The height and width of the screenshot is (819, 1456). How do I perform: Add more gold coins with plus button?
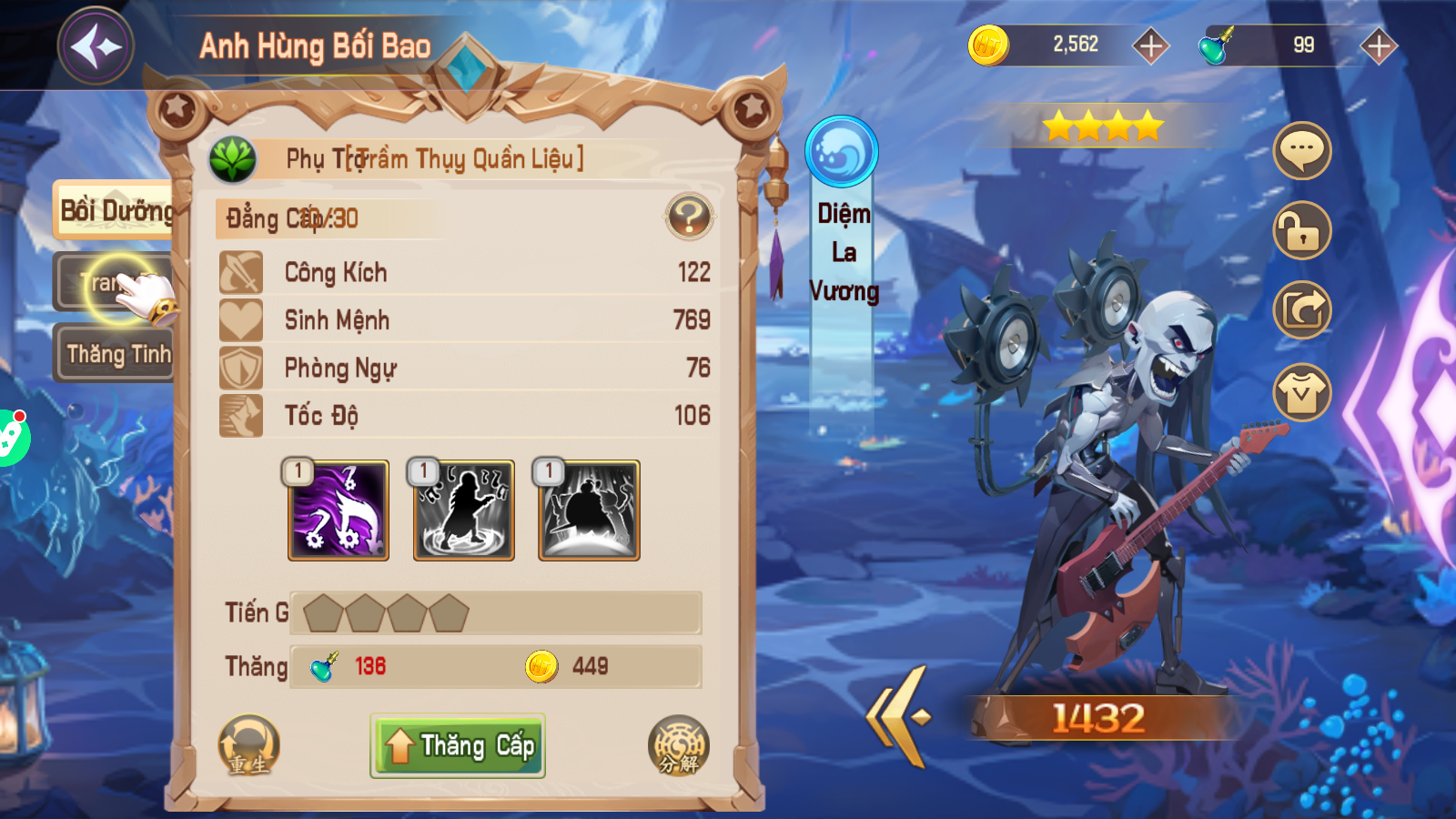[x=1150, y=45]
